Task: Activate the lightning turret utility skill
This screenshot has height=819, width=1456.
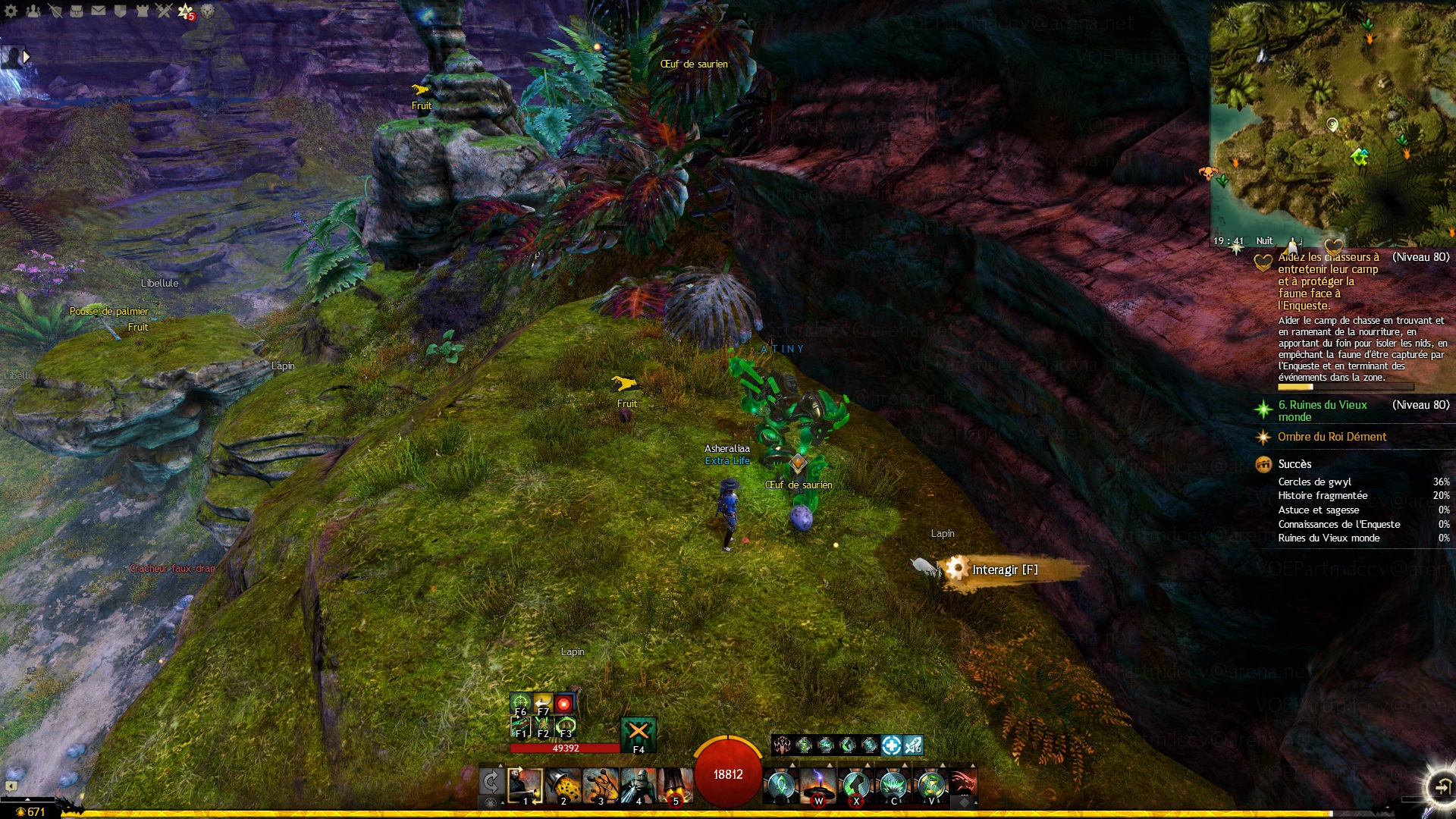Action: pos(818,786)
